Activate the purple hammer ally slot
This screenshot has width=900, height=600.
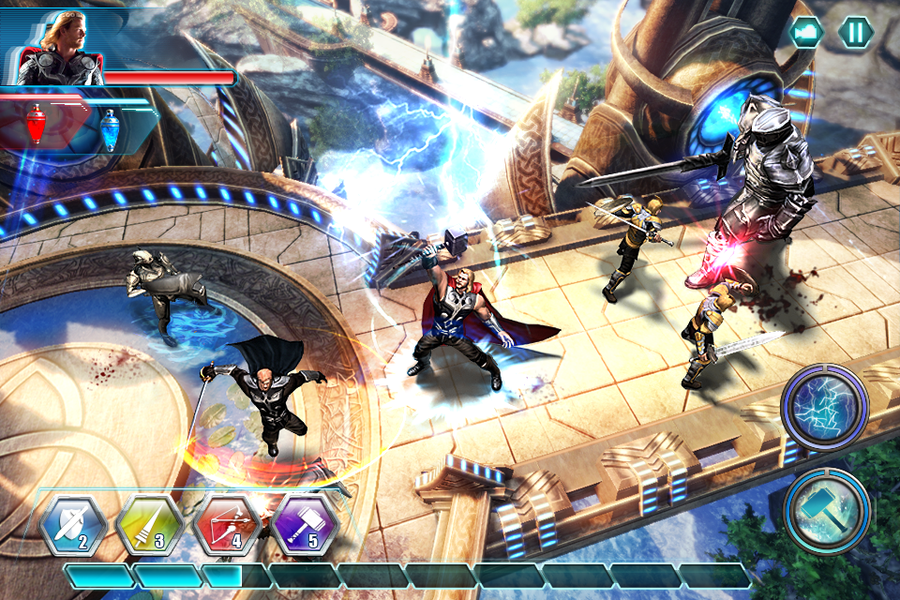click(304, 525)
